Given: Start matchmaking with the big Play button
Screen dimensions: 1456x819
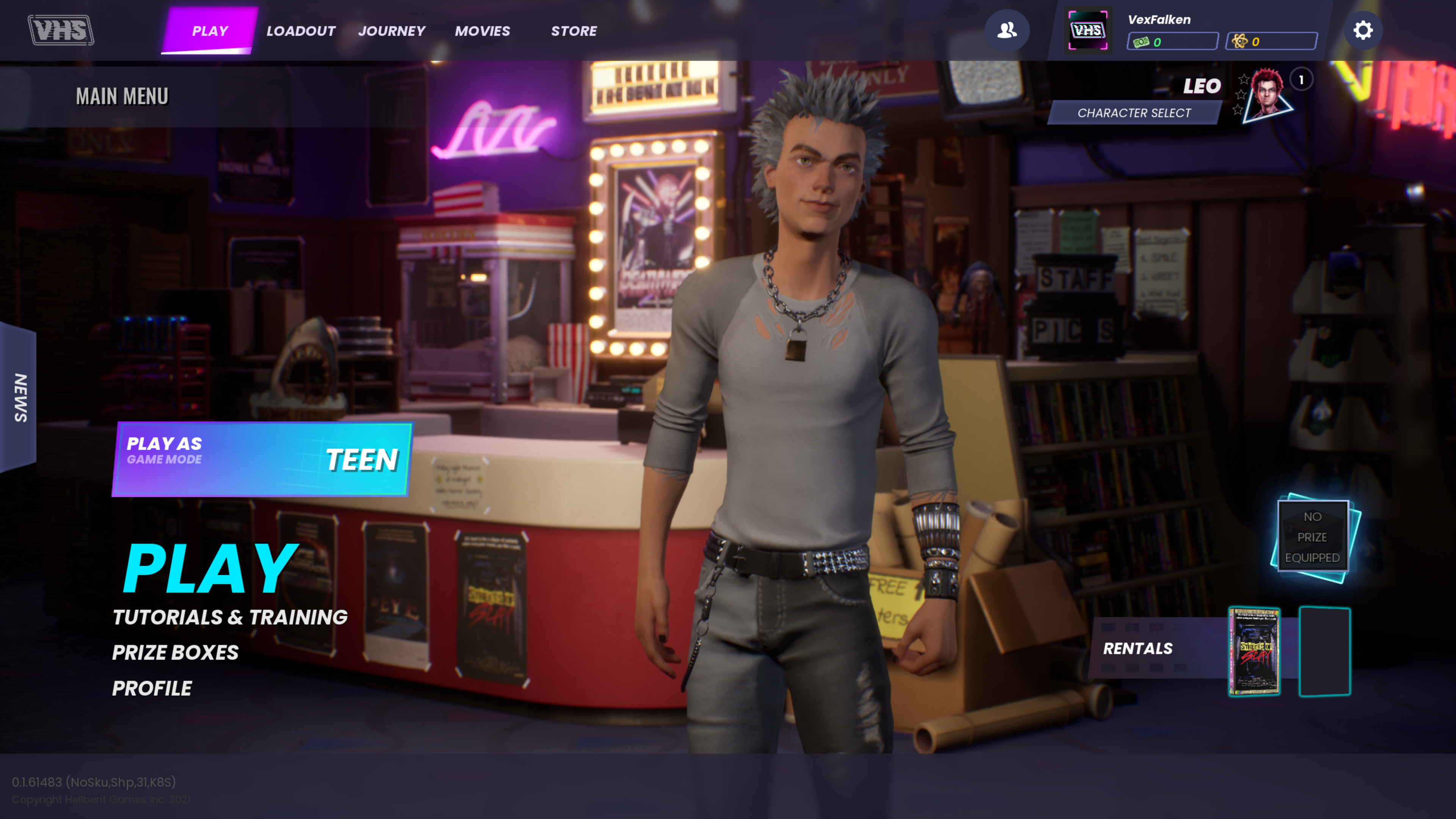Looking at the screenshot, I should pyautogui.click(x=210, y=568).
